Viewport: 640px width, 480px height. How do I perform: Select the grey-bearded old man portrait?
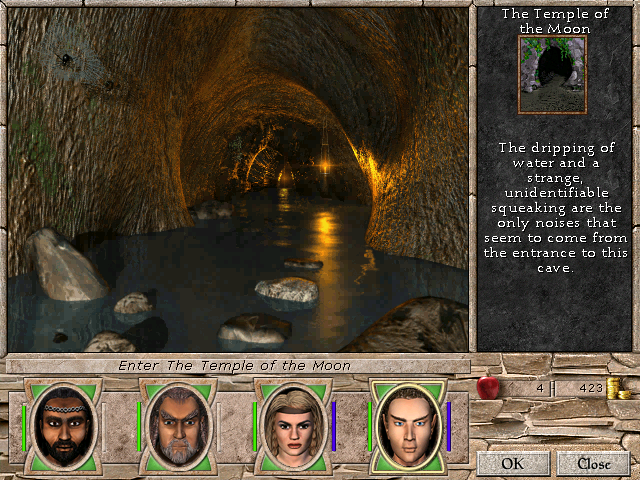177,426
